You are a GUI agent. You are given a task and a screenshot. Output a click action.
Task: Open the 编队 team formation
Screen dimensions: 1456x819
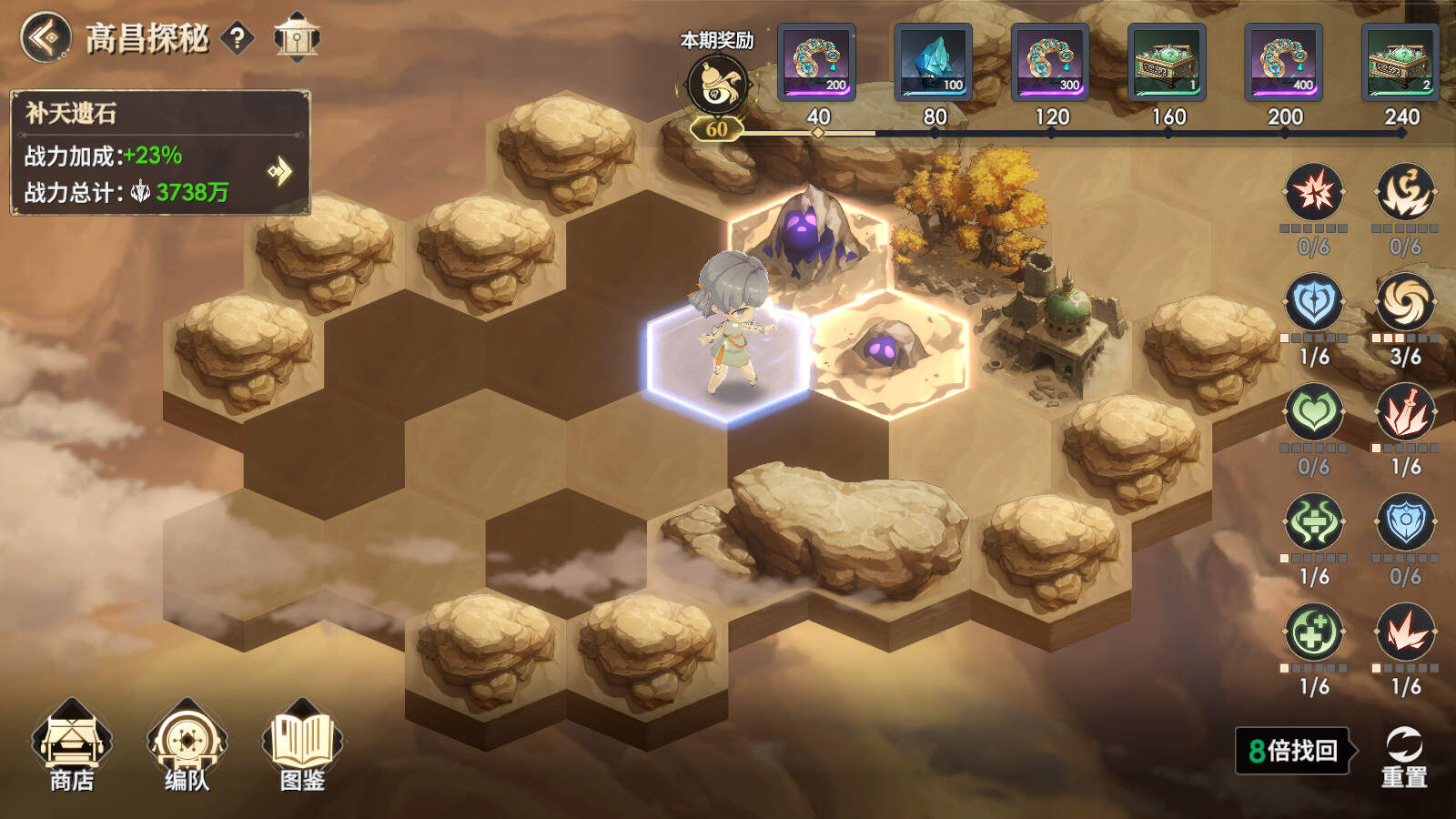187,746
